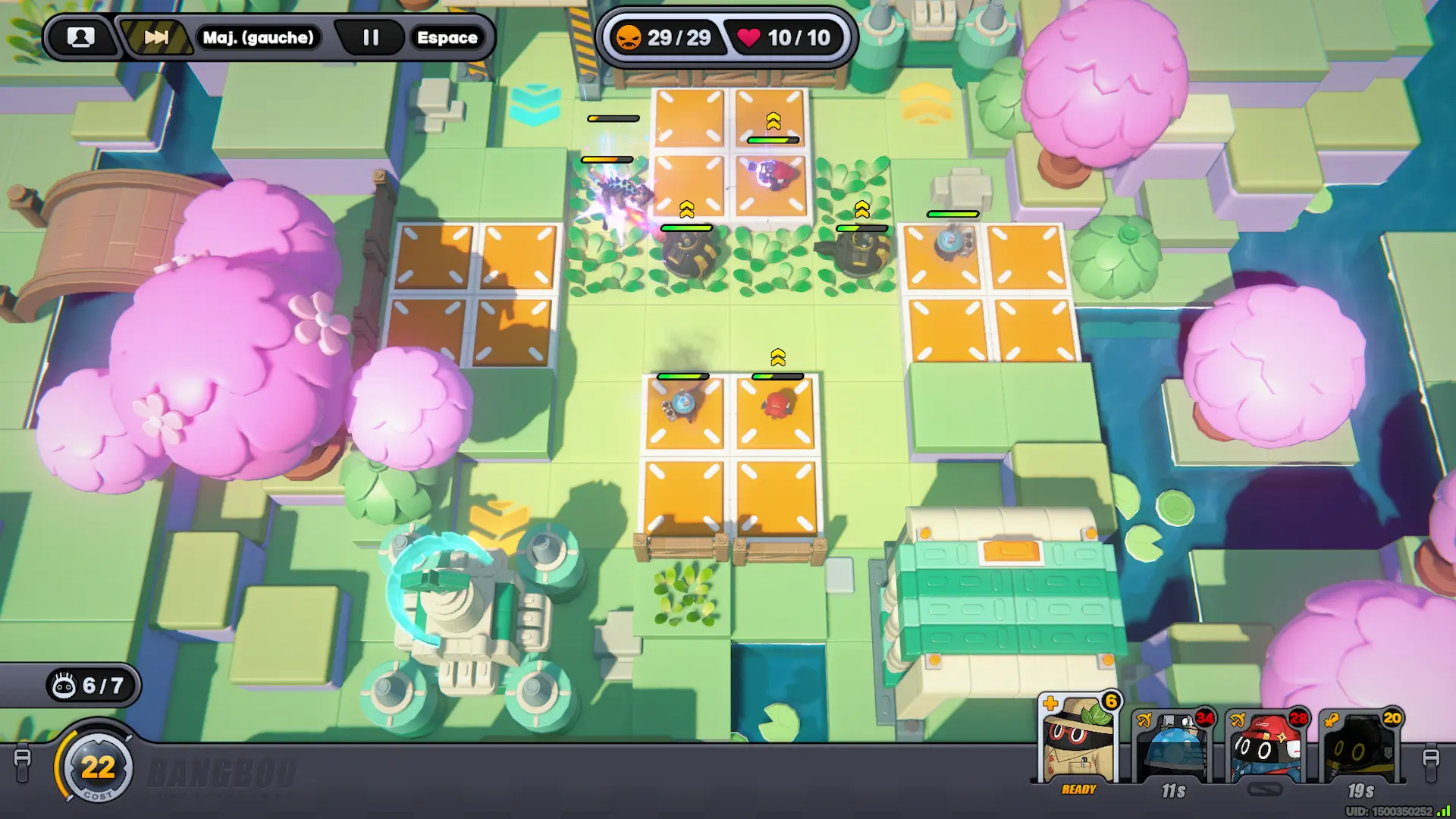
Task: Select the READY explorer Bangboo card costing 6
Action: pos(1078,743)
